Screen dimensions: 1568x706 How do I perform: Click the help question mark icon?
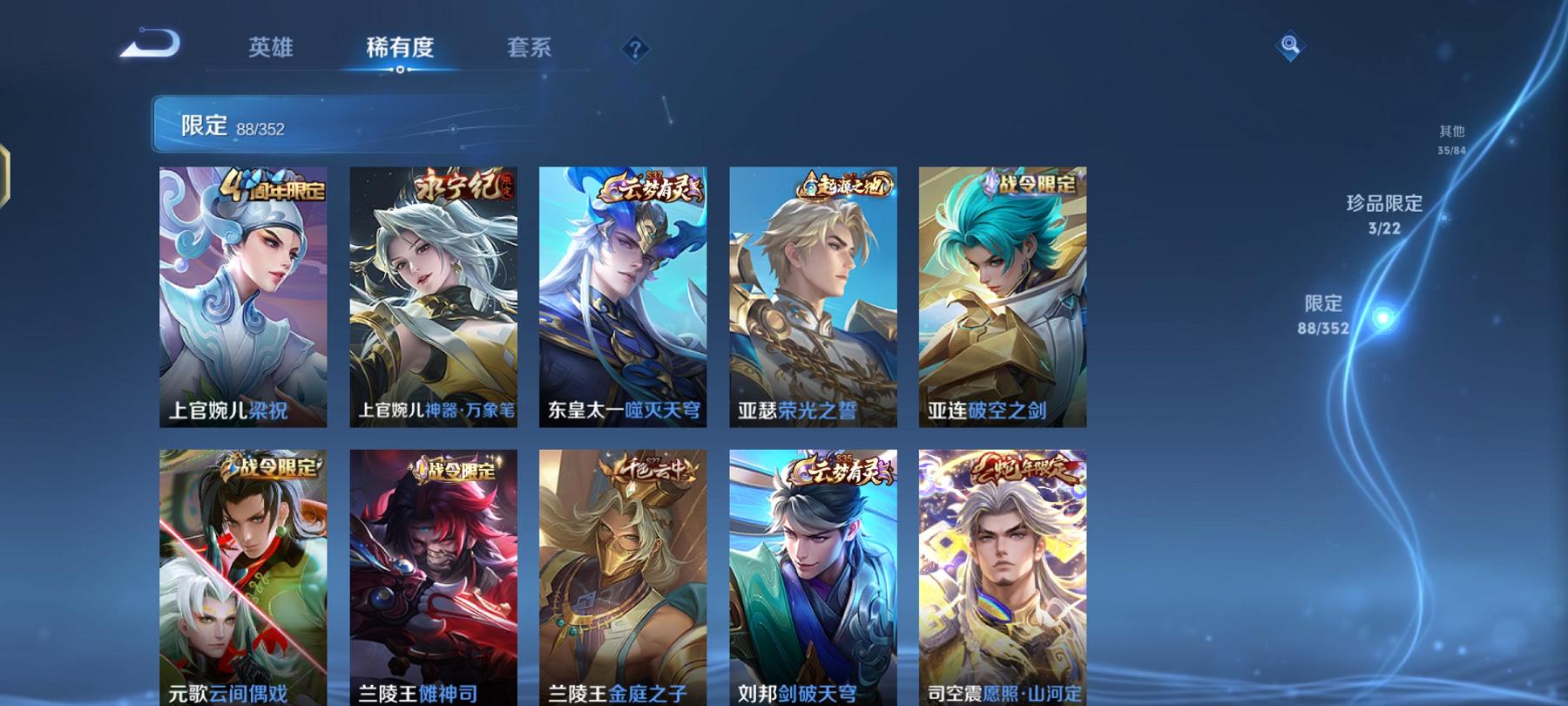[634, 48]
